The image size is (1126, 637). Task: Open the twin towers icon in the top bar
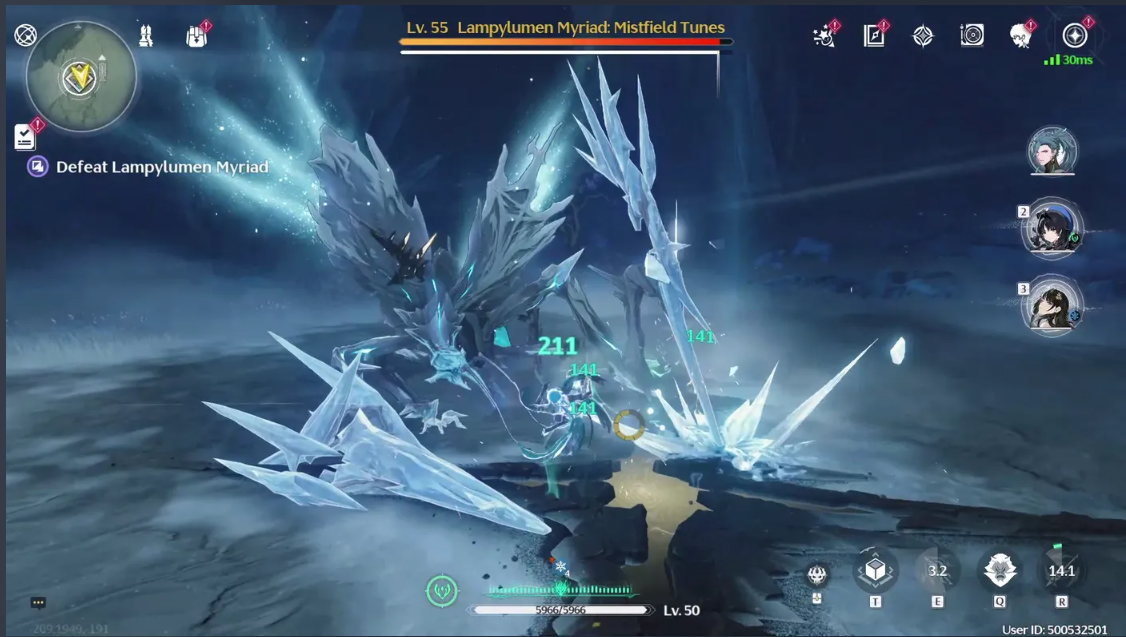click(x=146, y=36)
